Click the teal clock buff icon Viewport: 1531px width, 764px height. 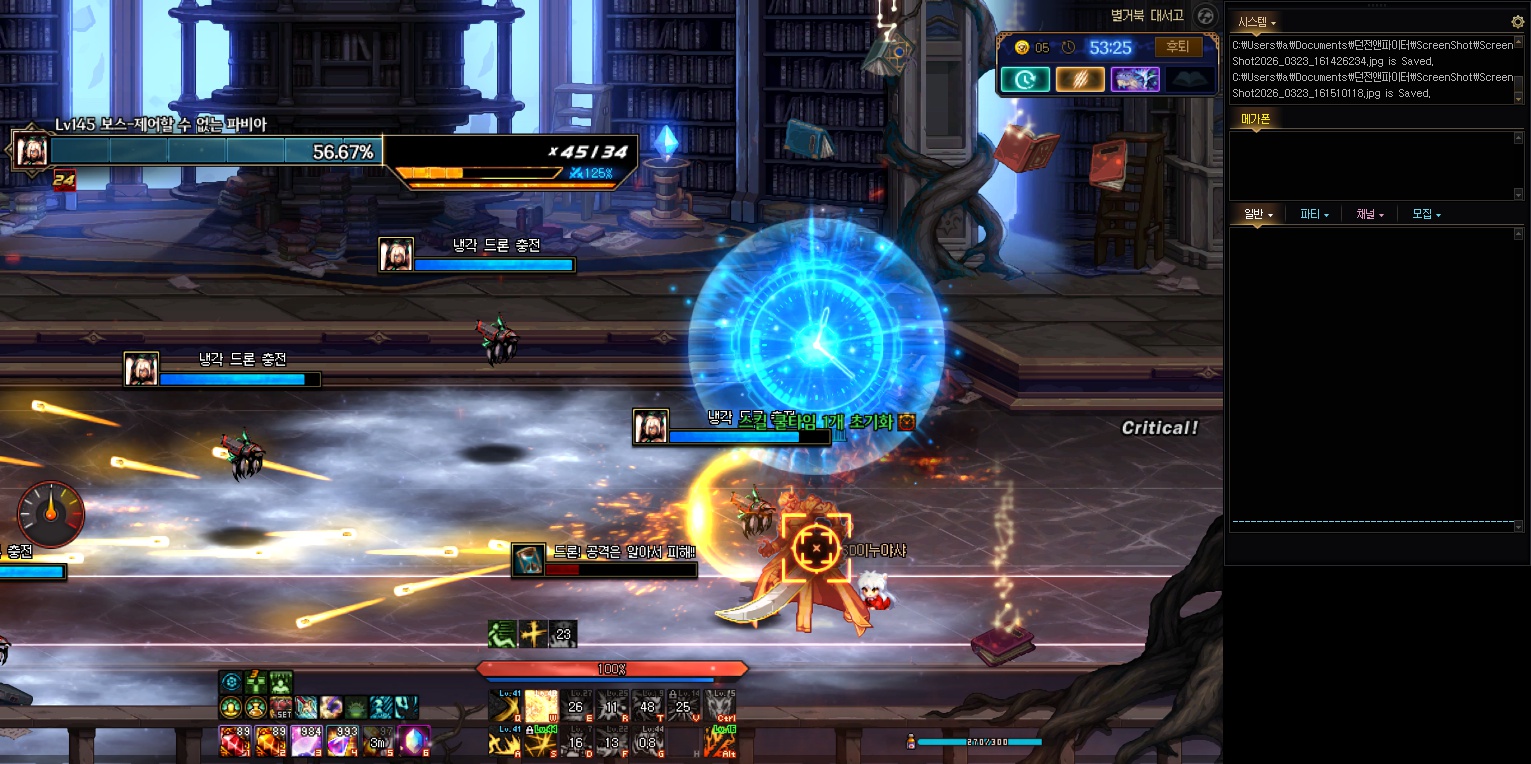(x=1025, y=79)
